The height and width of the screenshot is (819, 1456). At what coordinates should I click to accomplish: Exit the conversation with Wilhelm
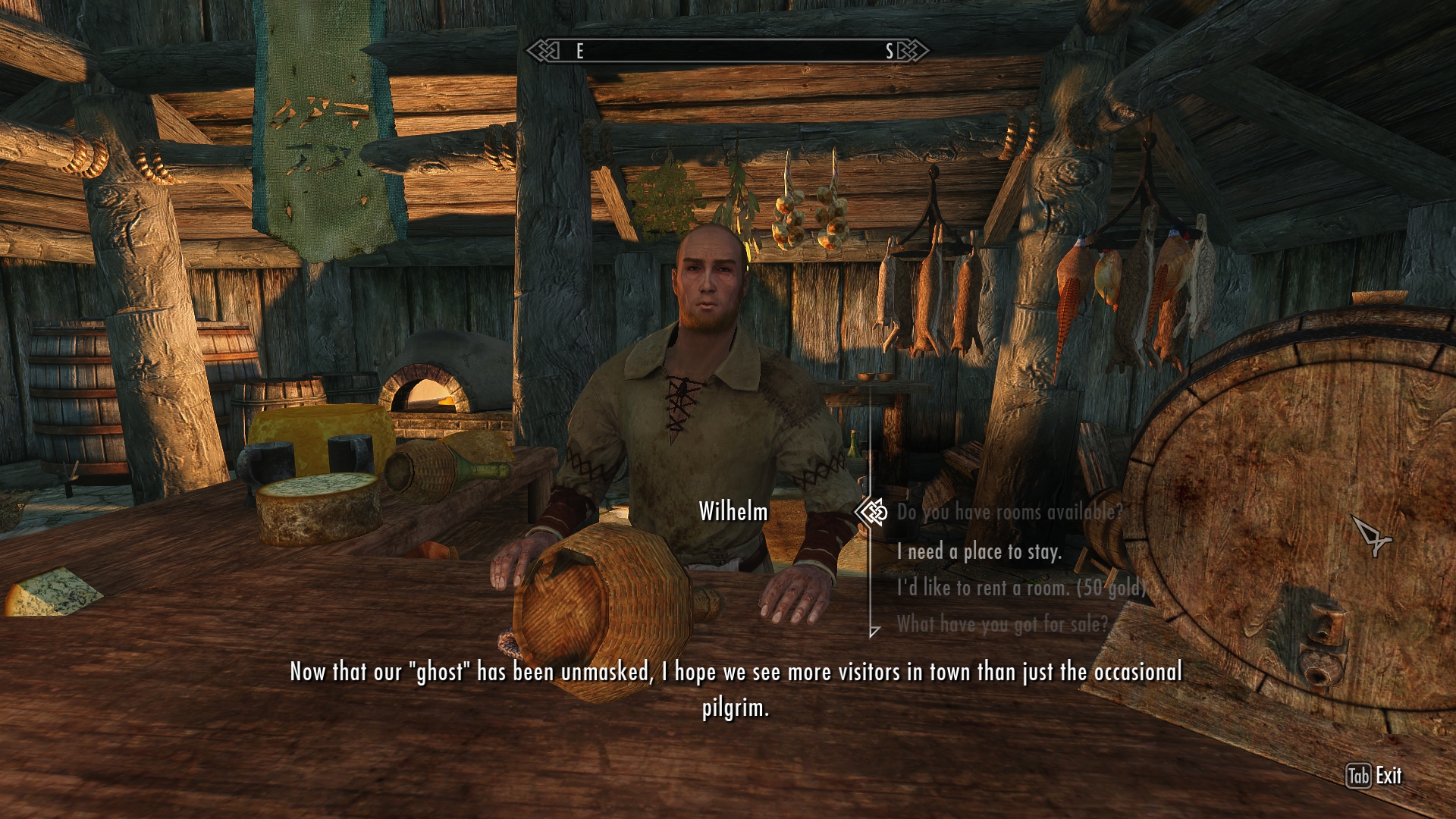1374,776
